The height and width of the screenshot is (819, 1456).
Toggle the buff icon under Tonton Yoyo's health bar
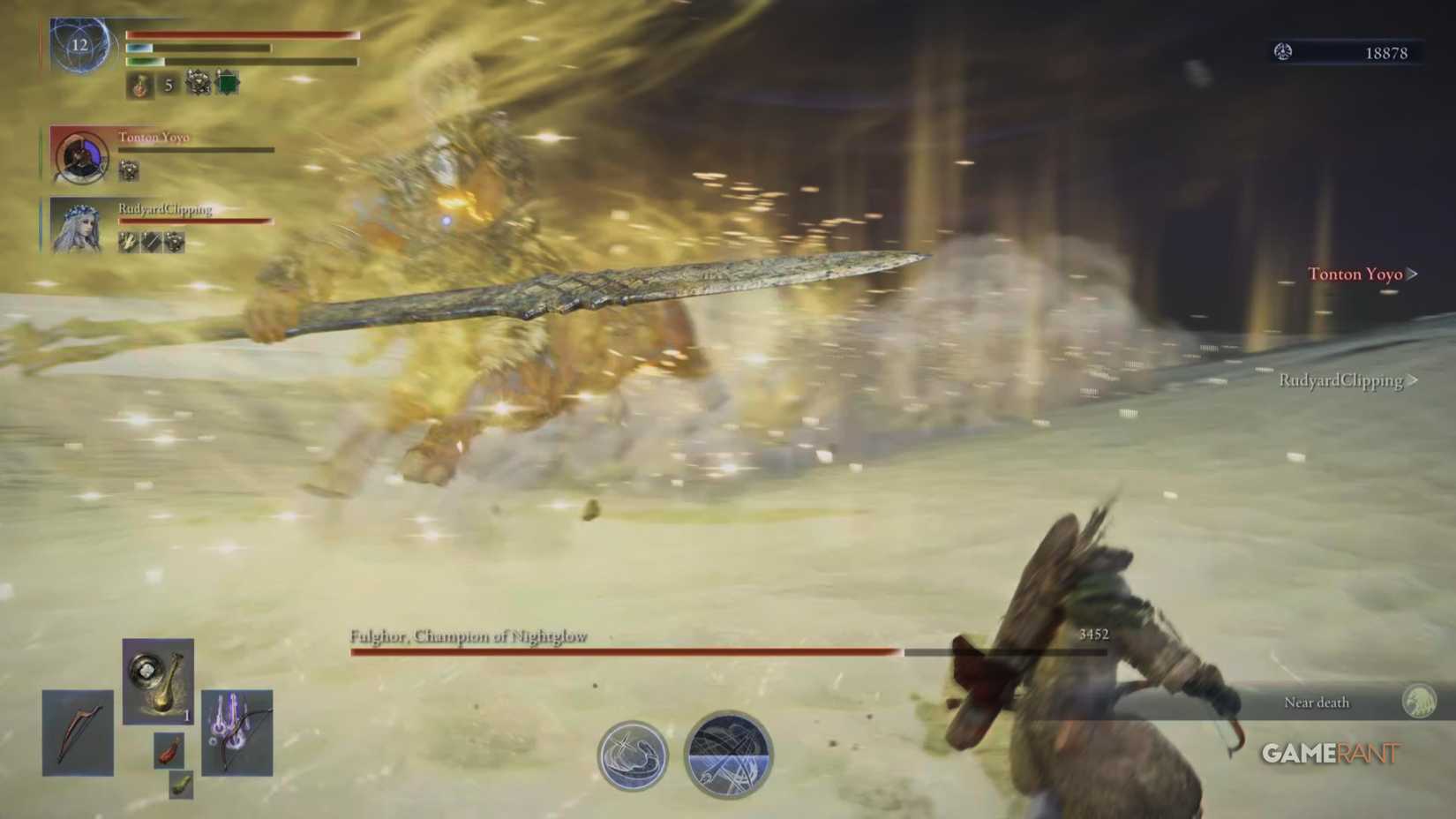[129, 171]
